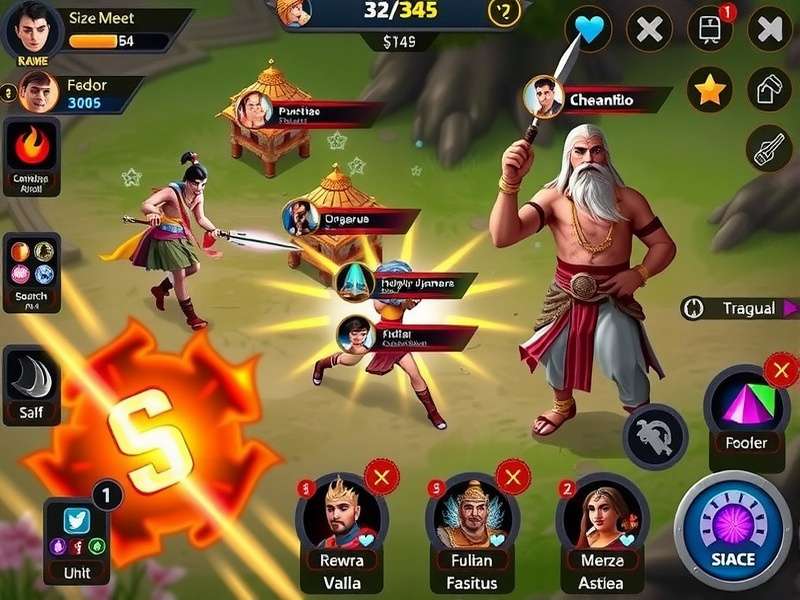Open Fedor's player portrait
Viewport: 800px width, 600px height.
[38, 92]
